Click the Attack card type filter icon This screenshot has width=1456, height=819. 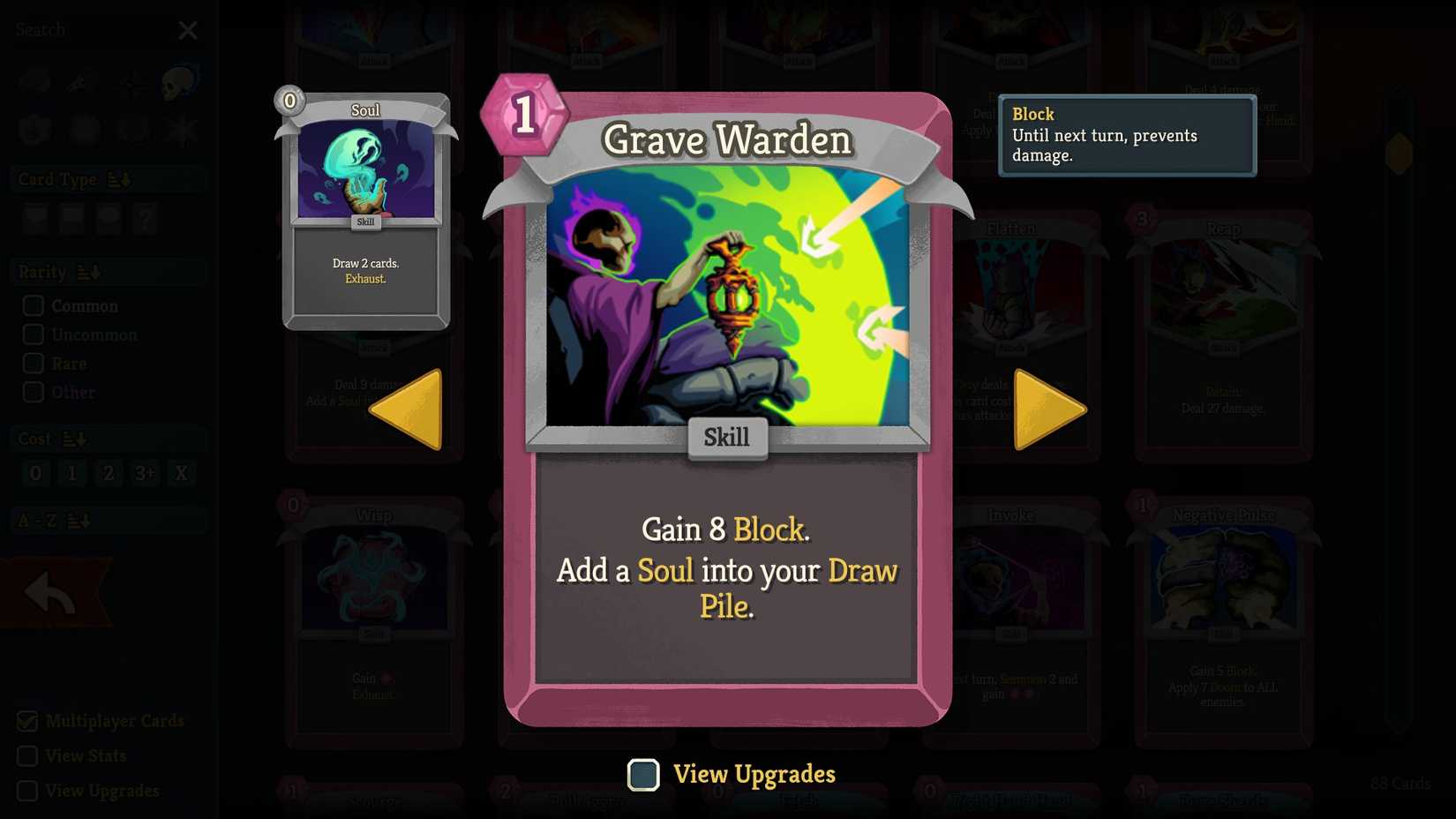click(x=35, y=219)
